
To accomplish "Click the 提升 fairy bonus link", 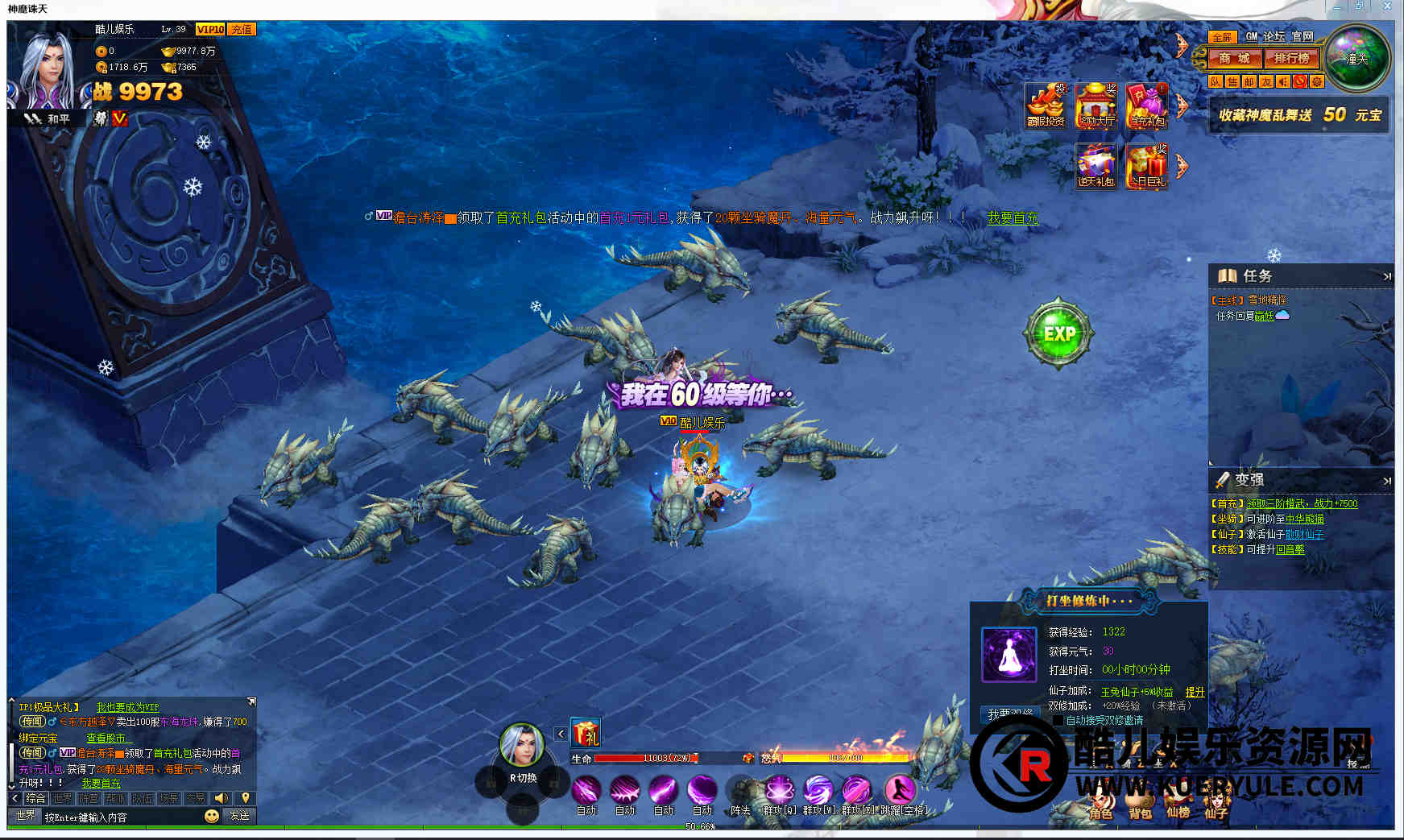I will tap(1195, 692).
